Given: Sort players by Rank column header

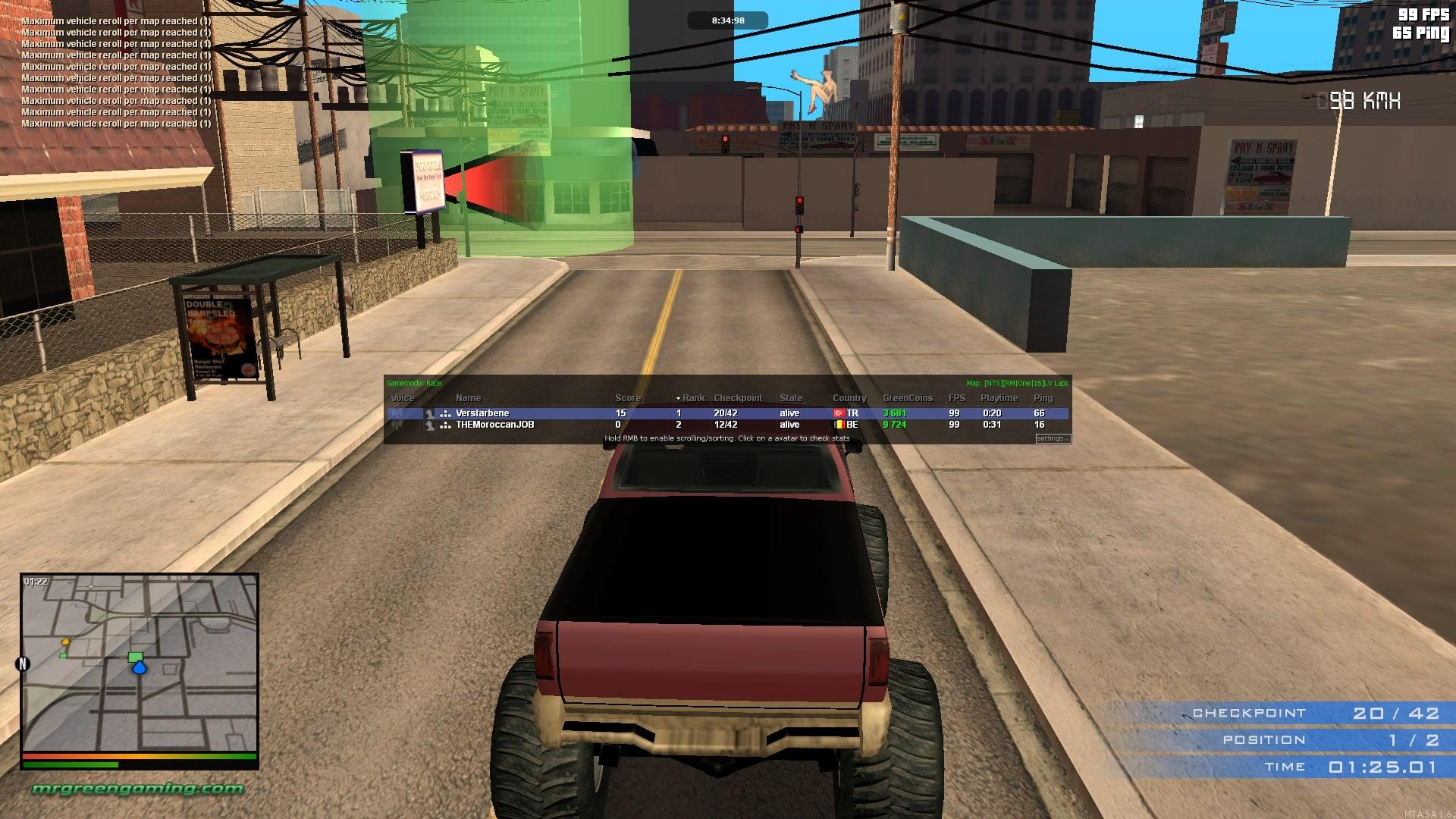Looking at the screenshot, I should point(692,398).
